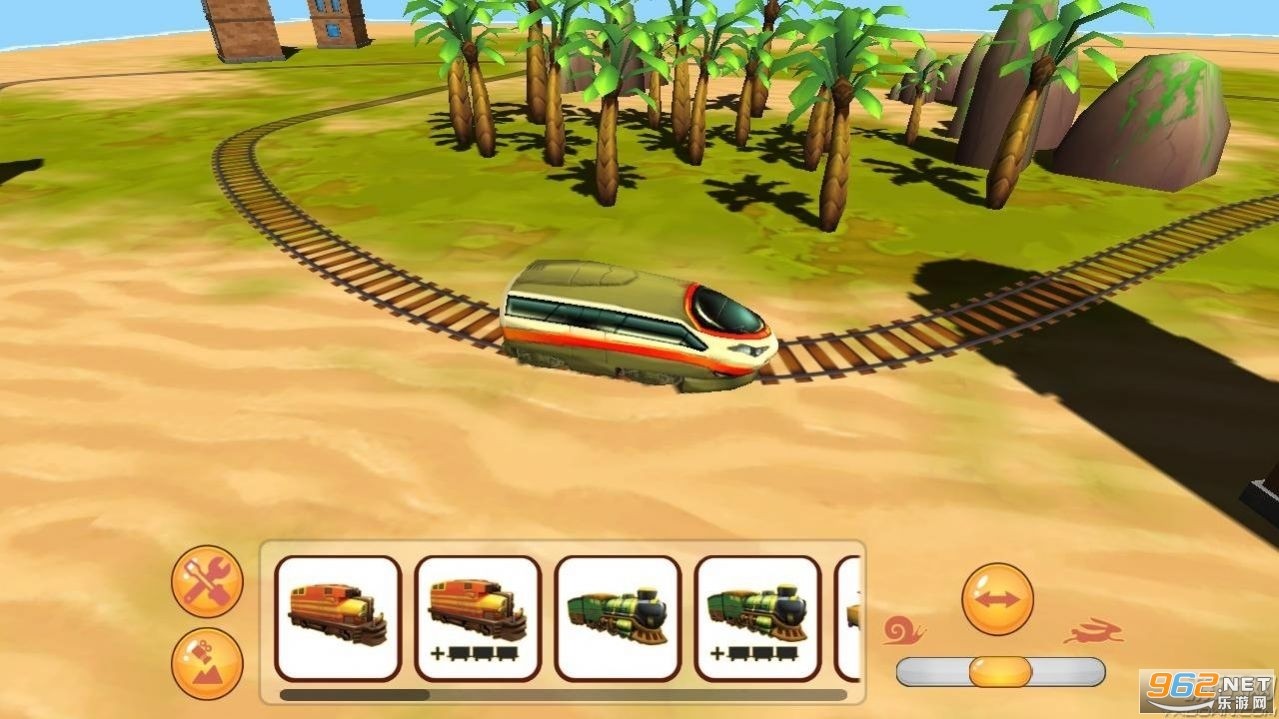Pick the green steam engine with wagons
The width and height of the screenshot is (1279, 719).
(758, 618)
